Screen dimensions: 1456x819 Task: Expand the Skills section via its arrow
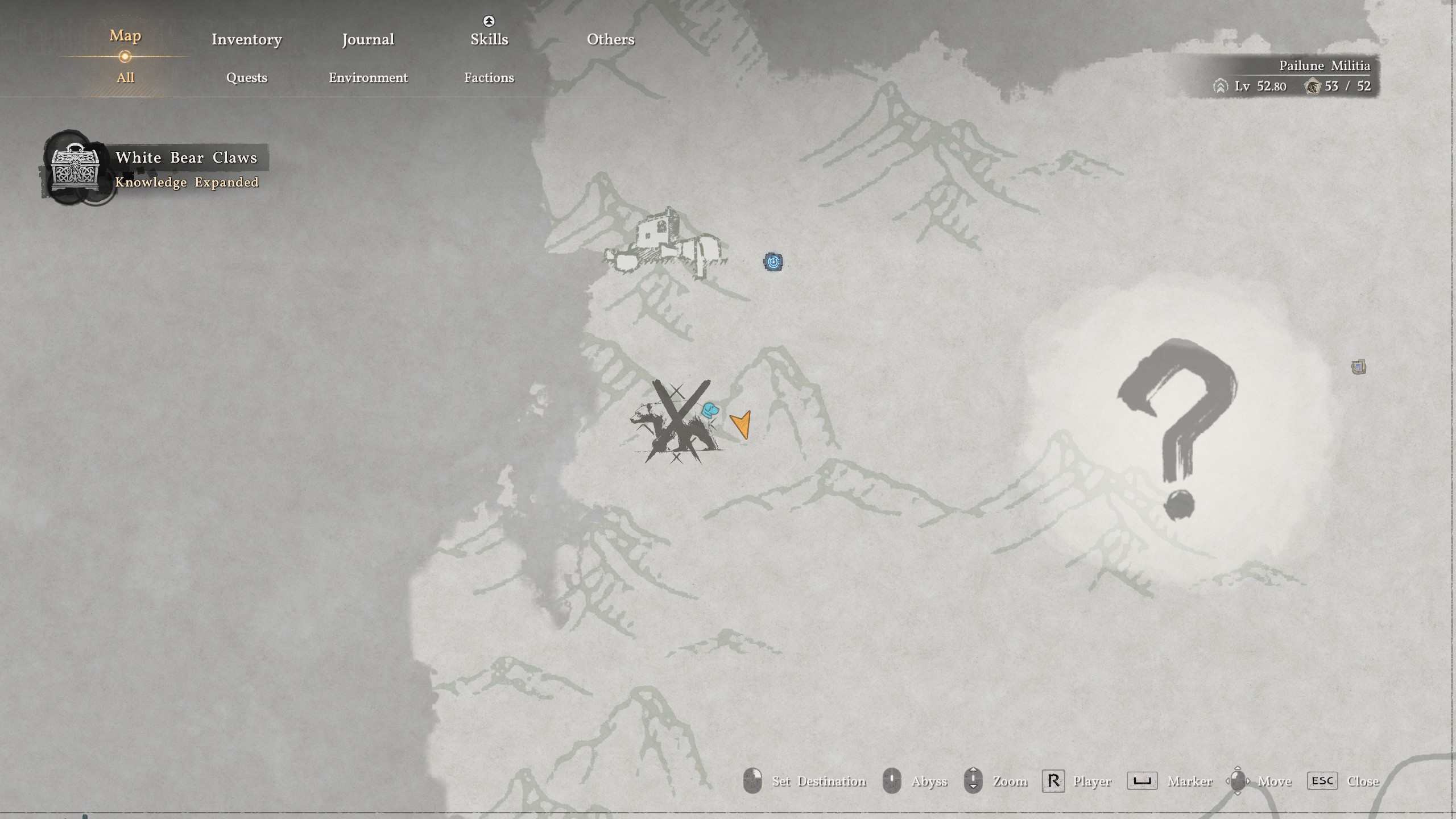click(488, 21)
